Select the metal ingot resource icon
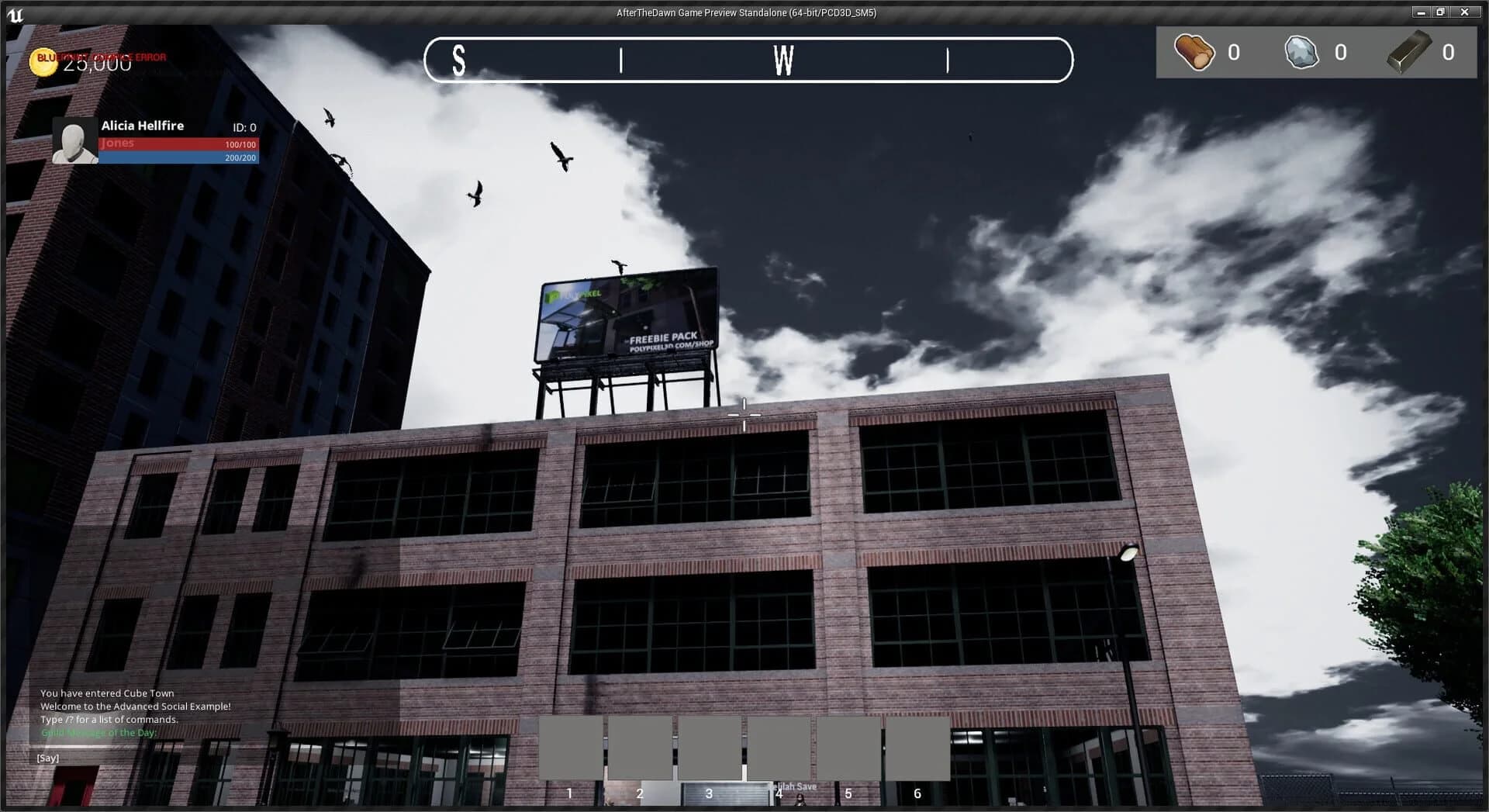The image size is (1489, 812). (1409, 52)
